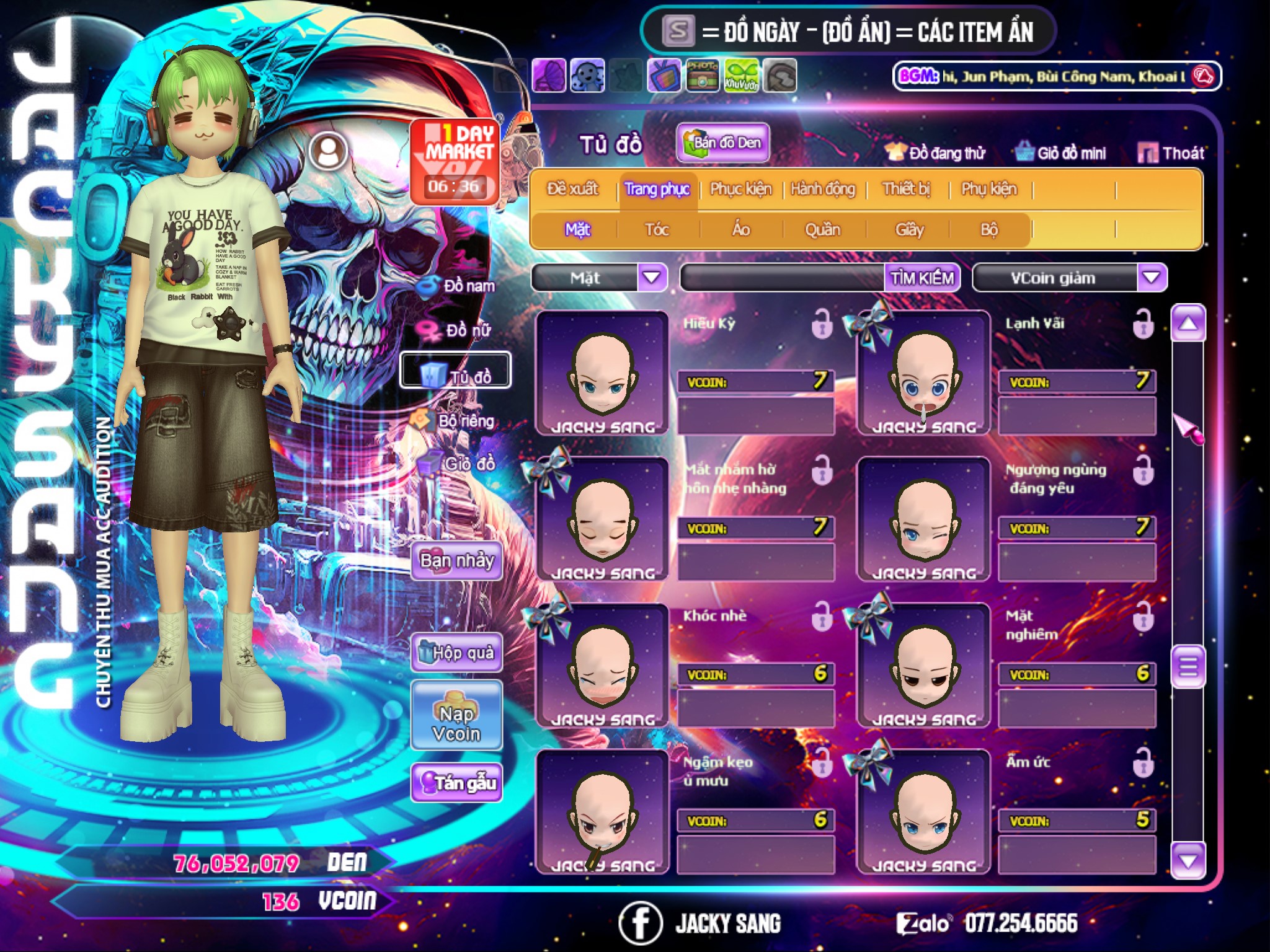Open the Hộp quà gift box
Screen dimensions: 1270x952
tap(457, 653)
